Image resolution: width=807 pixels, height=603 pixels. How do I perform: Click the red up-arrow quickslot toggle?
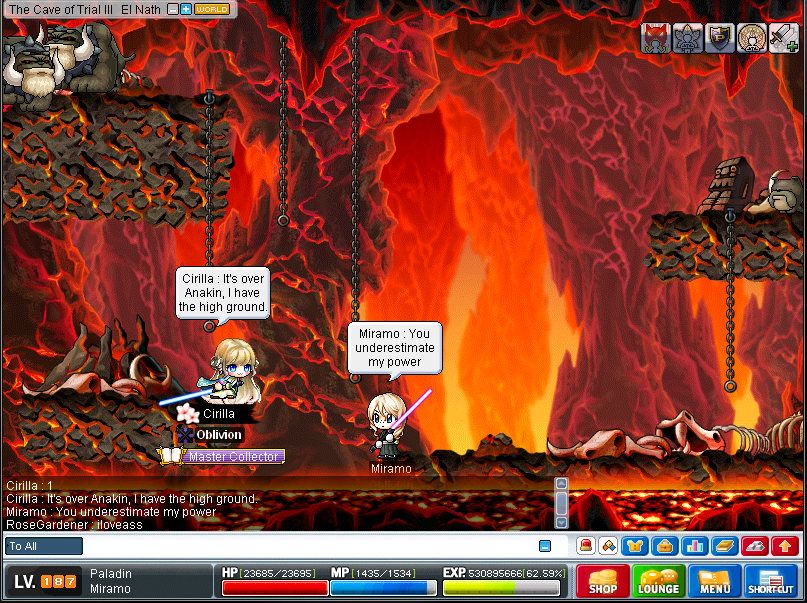click(785, 546)
